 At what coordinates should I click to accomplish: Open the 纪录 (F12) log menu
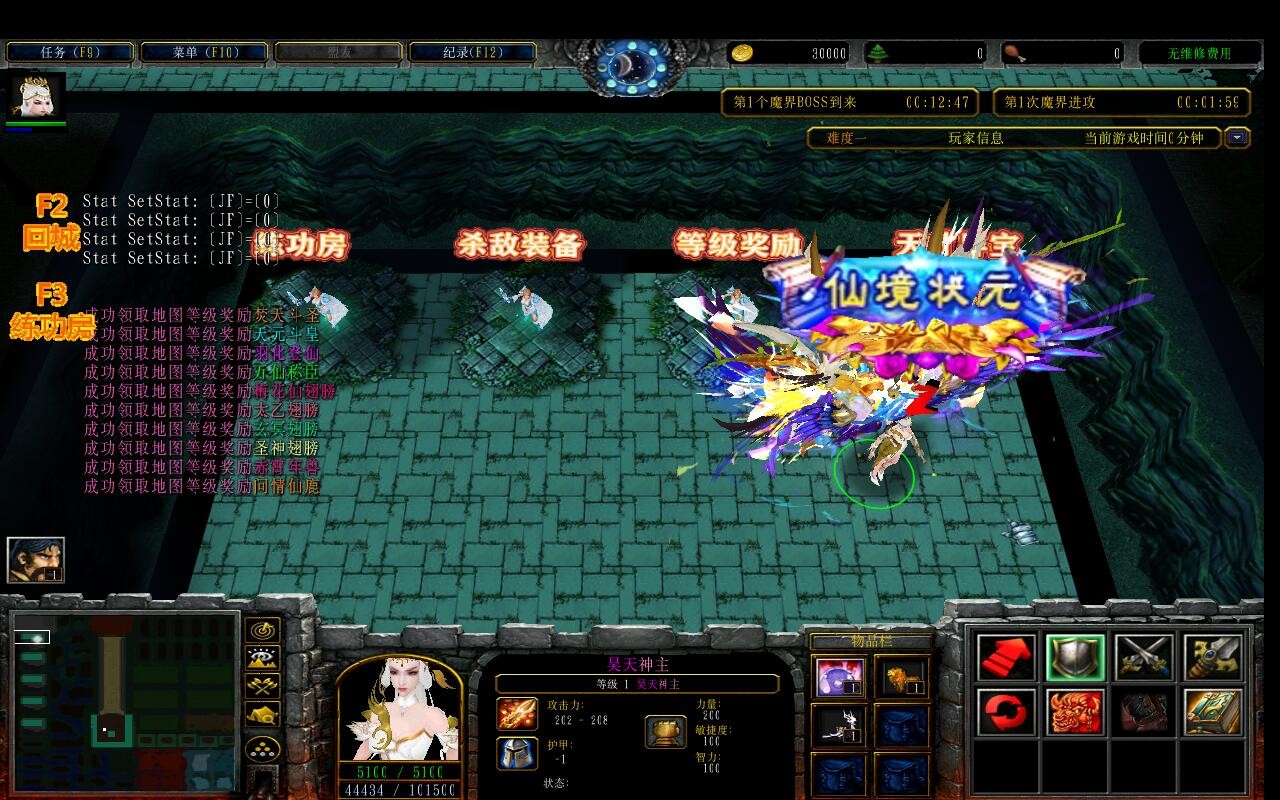coord(473,52)
